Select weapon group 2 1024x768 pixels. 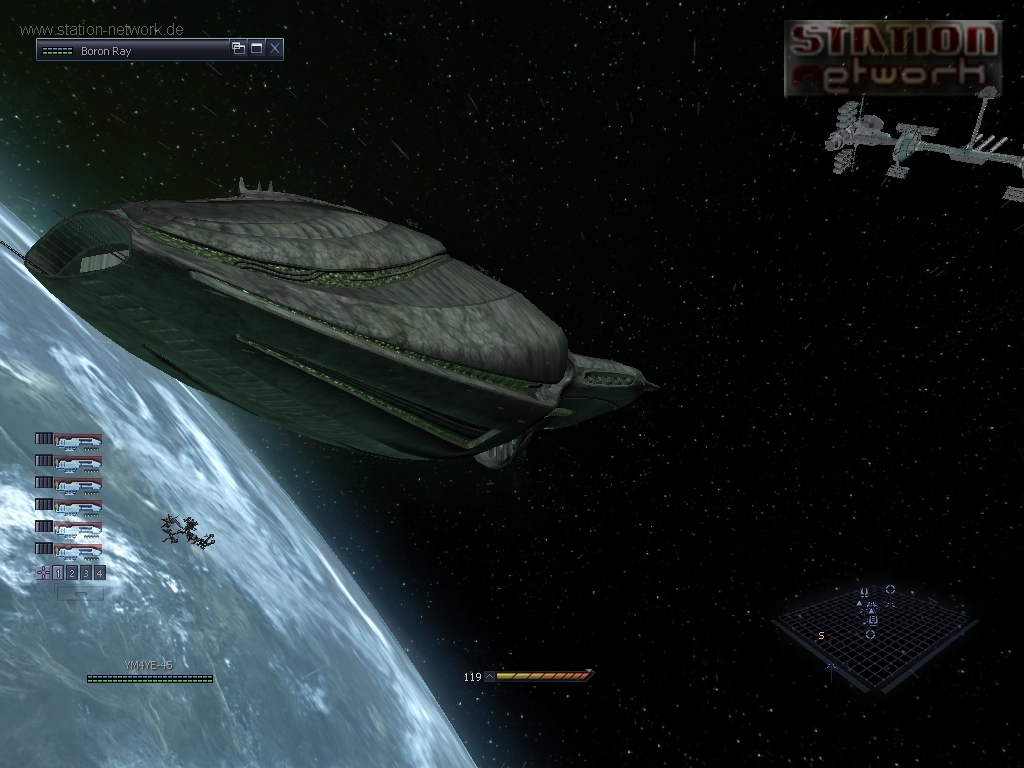point(72,573)
